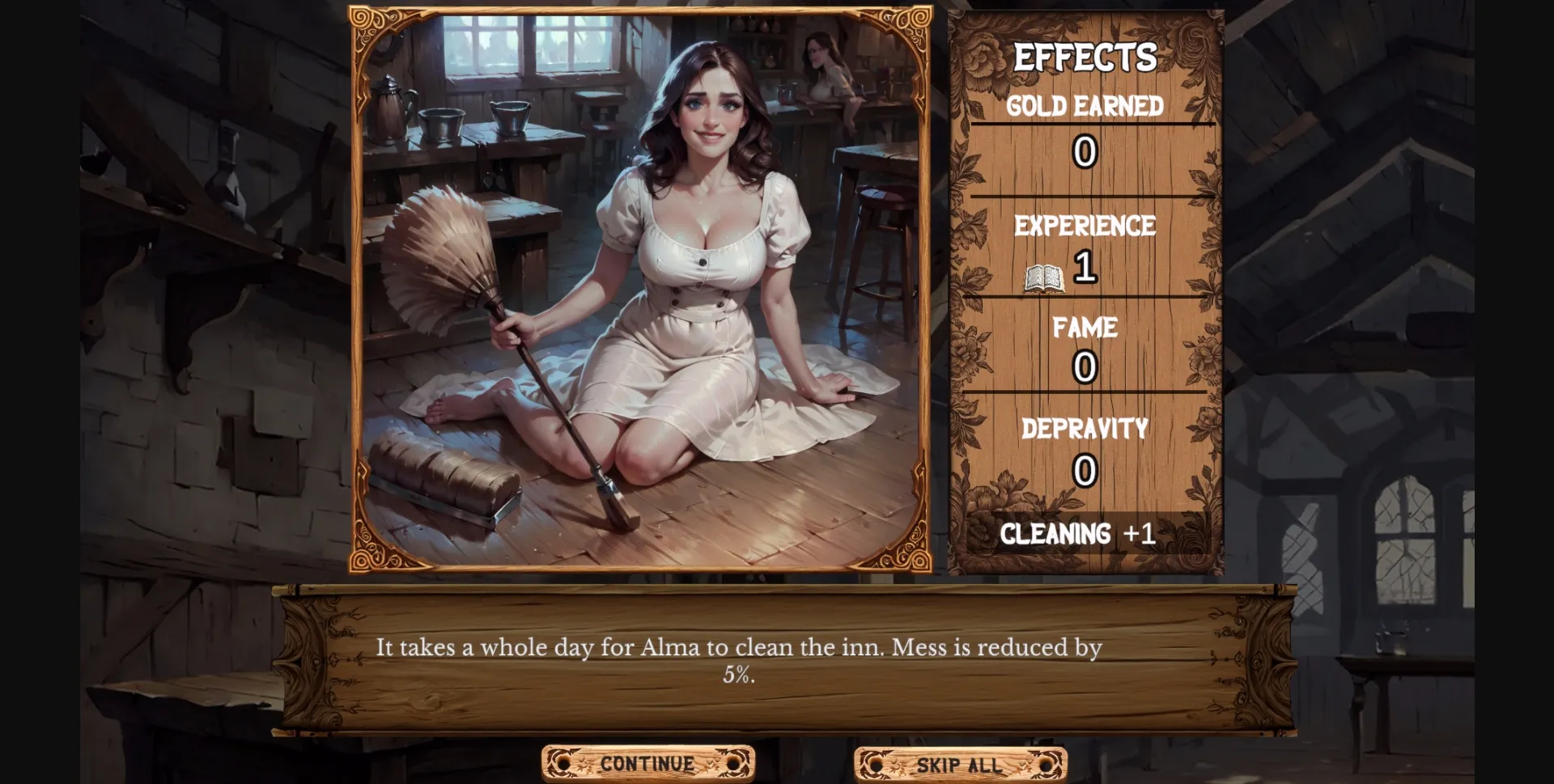
Task: Click the Effects panel title
Action: (x=1085, y=57)
